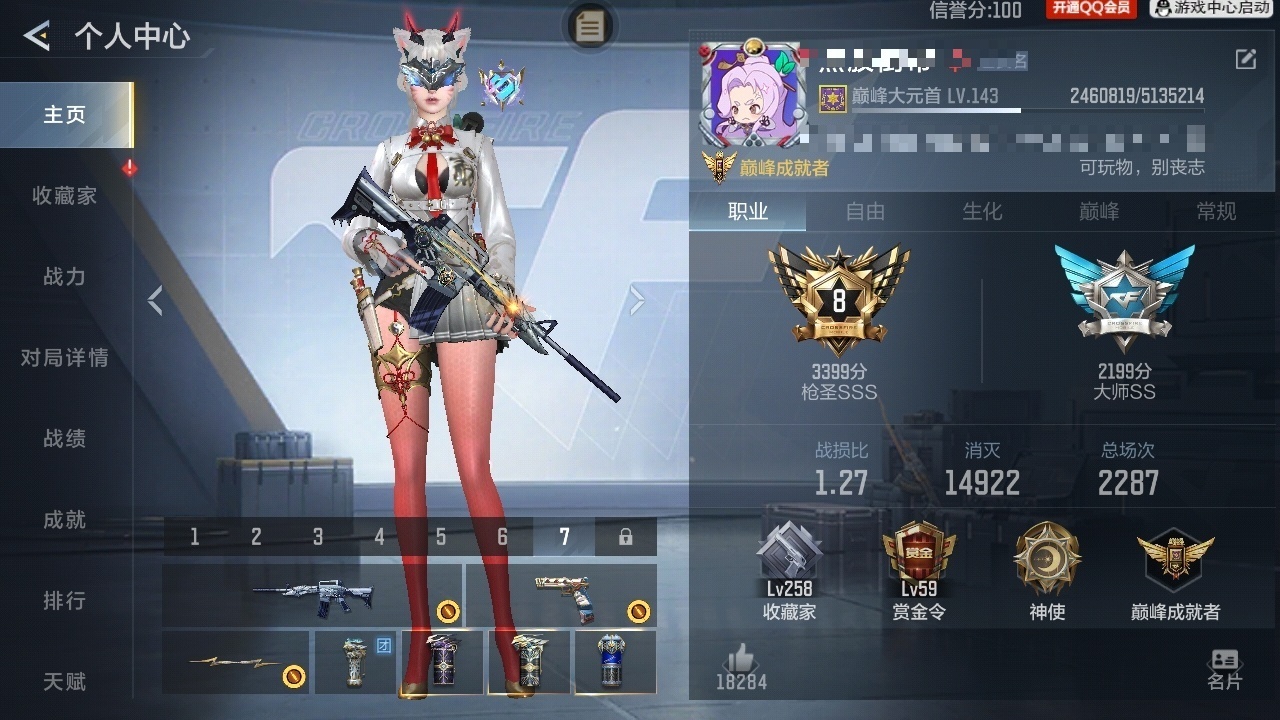Select weapon loadout slot 7
Image resolution: width=1280 pixels, height=720 pixels.
point(564,537)
